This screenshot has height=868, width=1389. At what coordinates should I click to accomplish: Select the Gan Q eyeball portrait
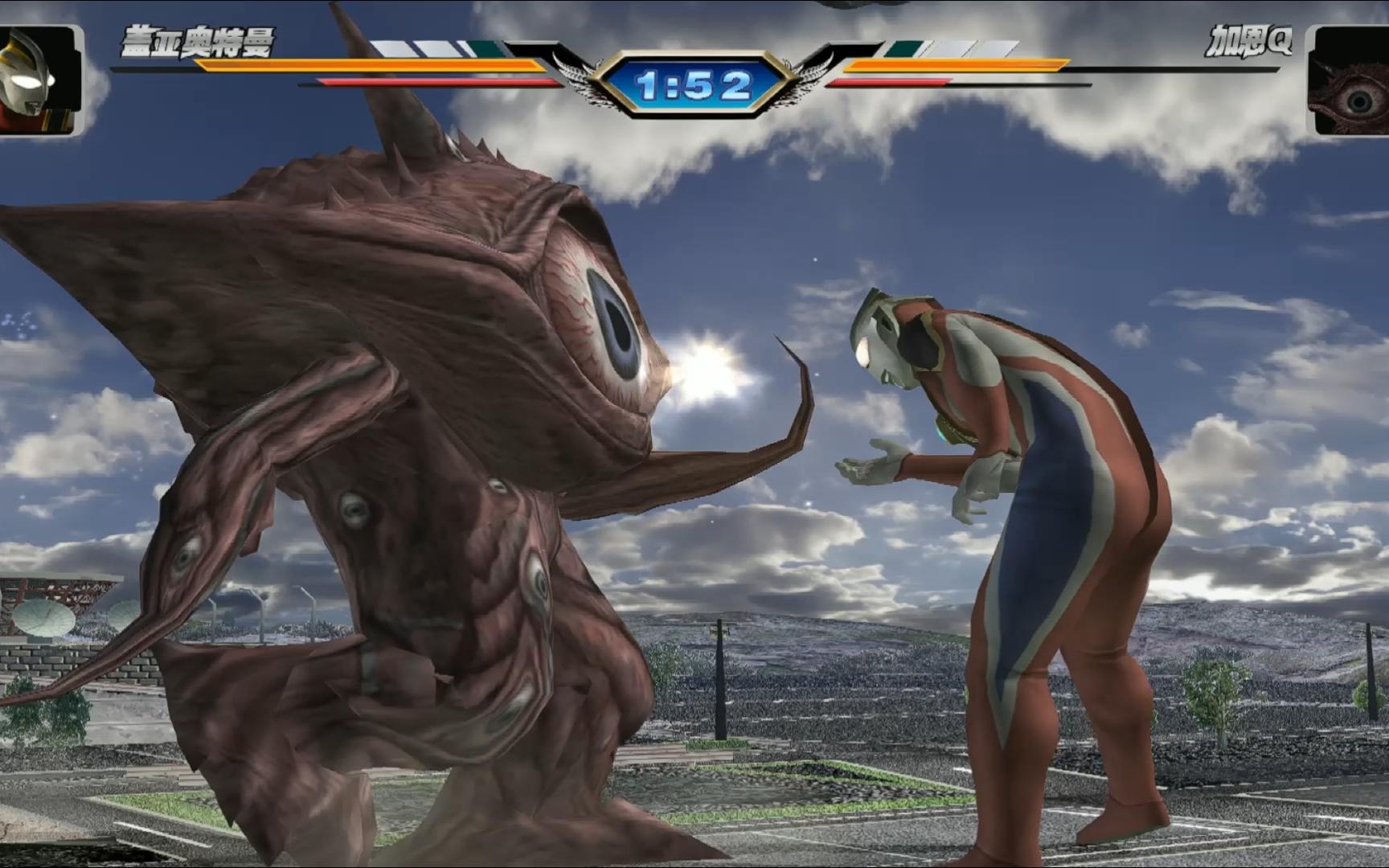(x=1349, y=82)
